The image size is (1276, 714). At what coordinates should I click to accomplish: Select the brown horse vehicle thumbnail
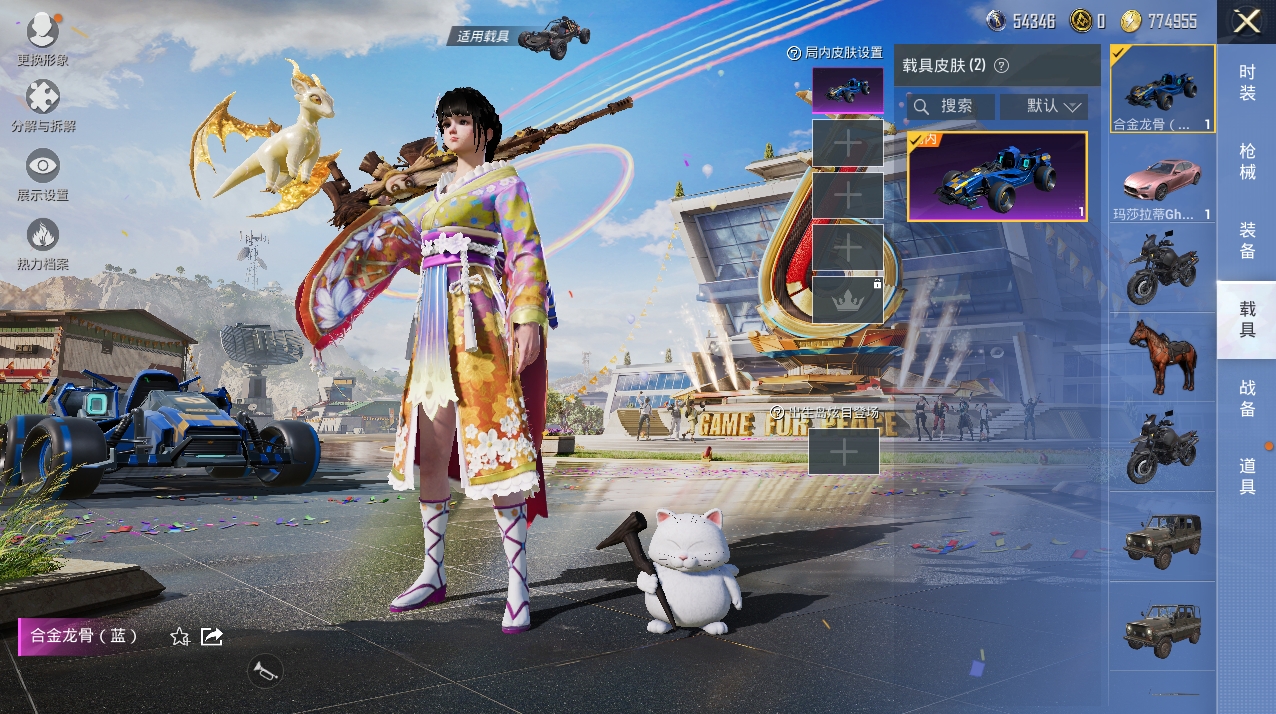pos(1162,357)
